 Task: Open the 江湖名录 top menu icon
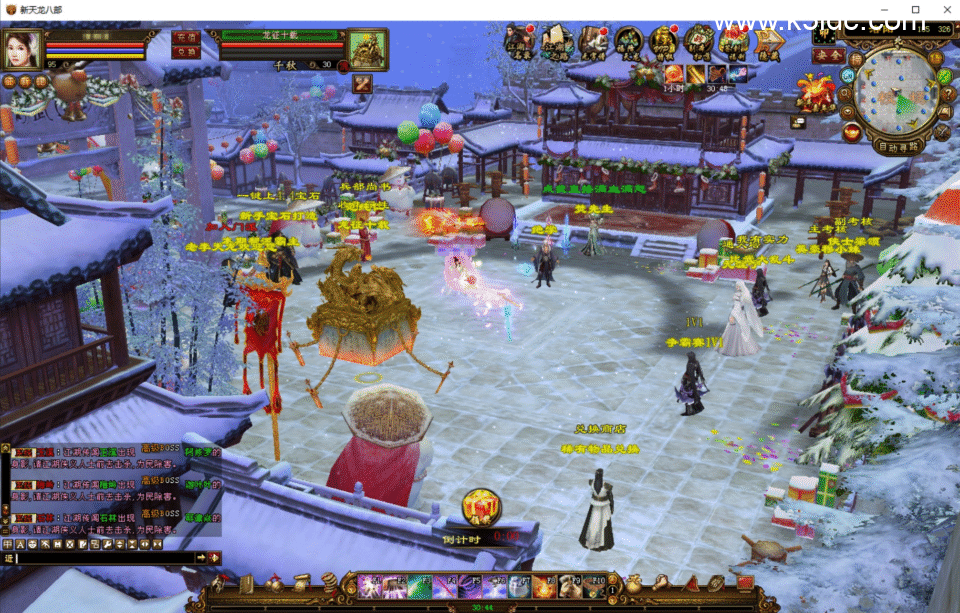point(518,43)
